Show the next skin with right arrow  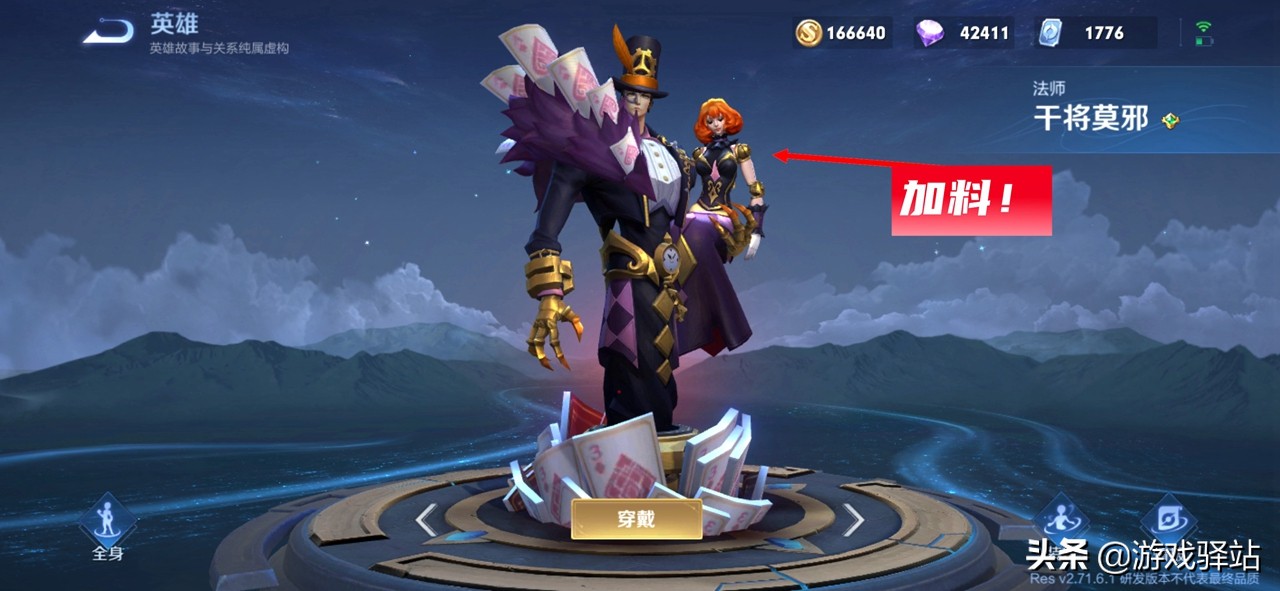click(852, 519)
